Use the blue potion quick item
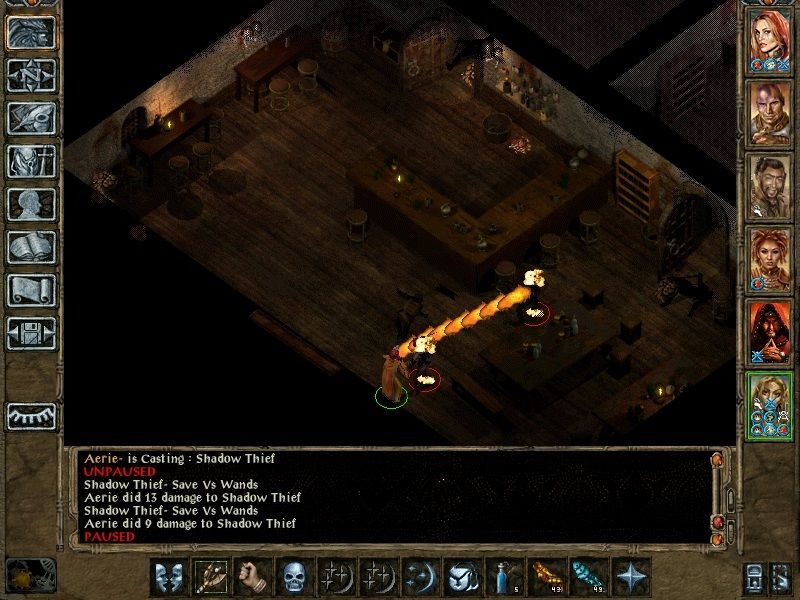800x600 pixels. click(502, 578)
